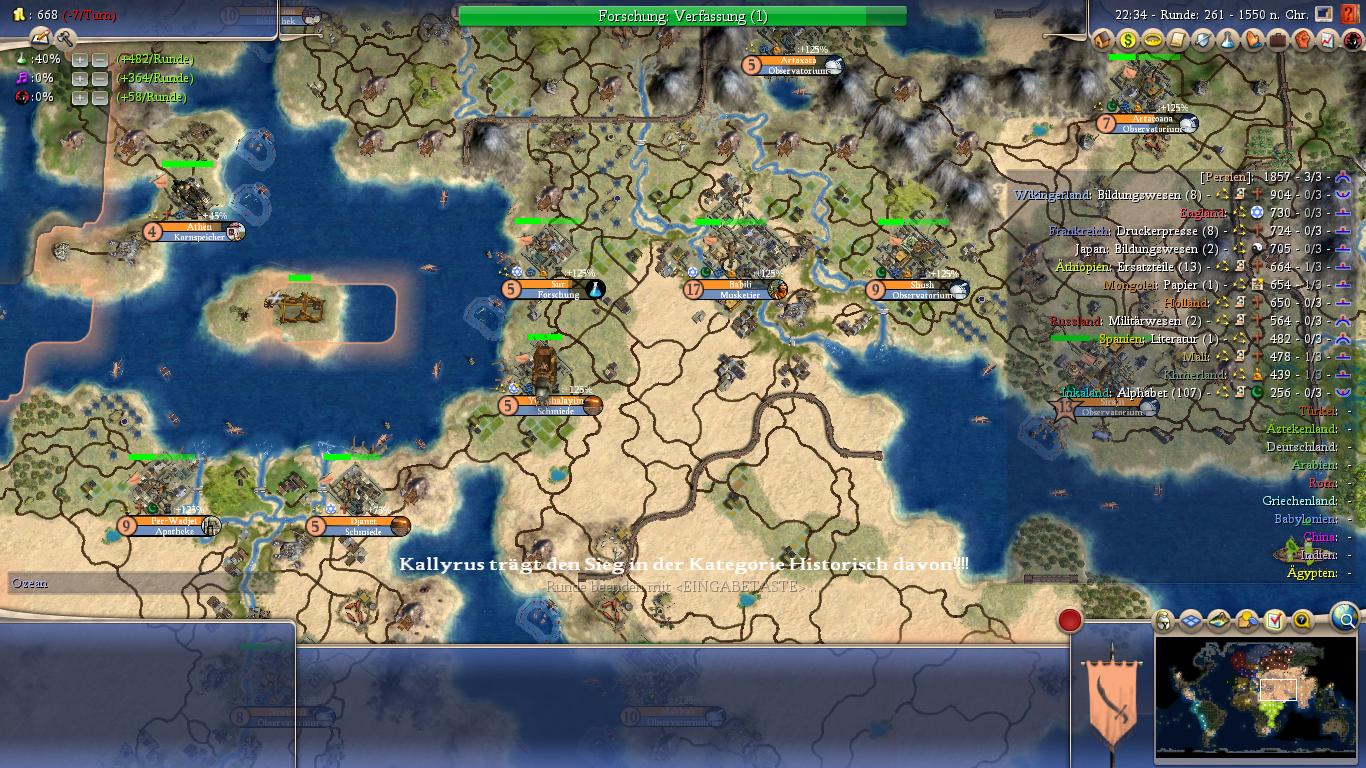Increase the espionage rate with plus button
The width and height of the screenshot is (1366, 768).
point(80,98)
